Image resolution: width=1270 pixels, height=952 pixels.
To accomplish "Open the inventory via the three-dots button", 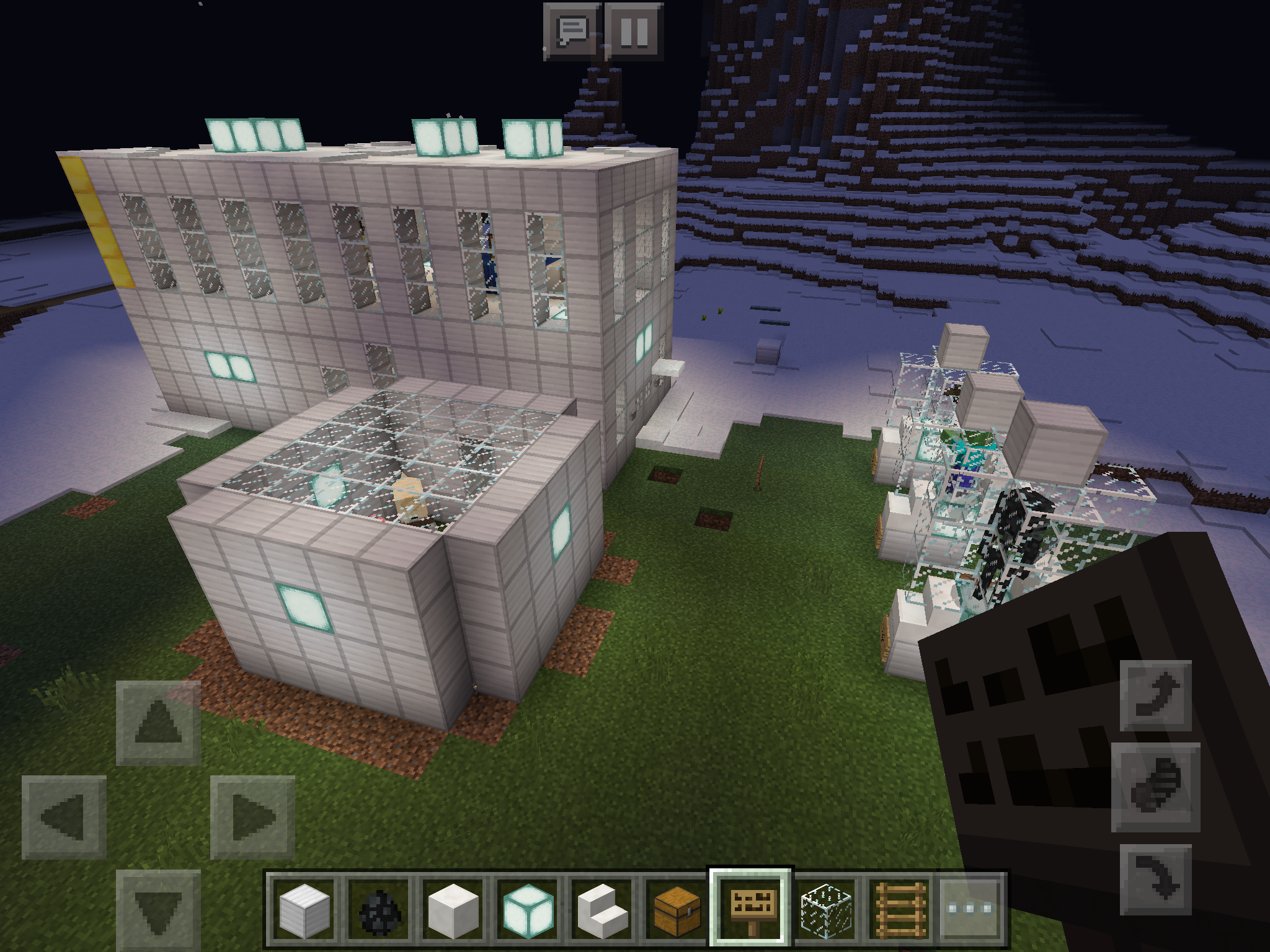I will pyautogui.click(x=971, y=909).
